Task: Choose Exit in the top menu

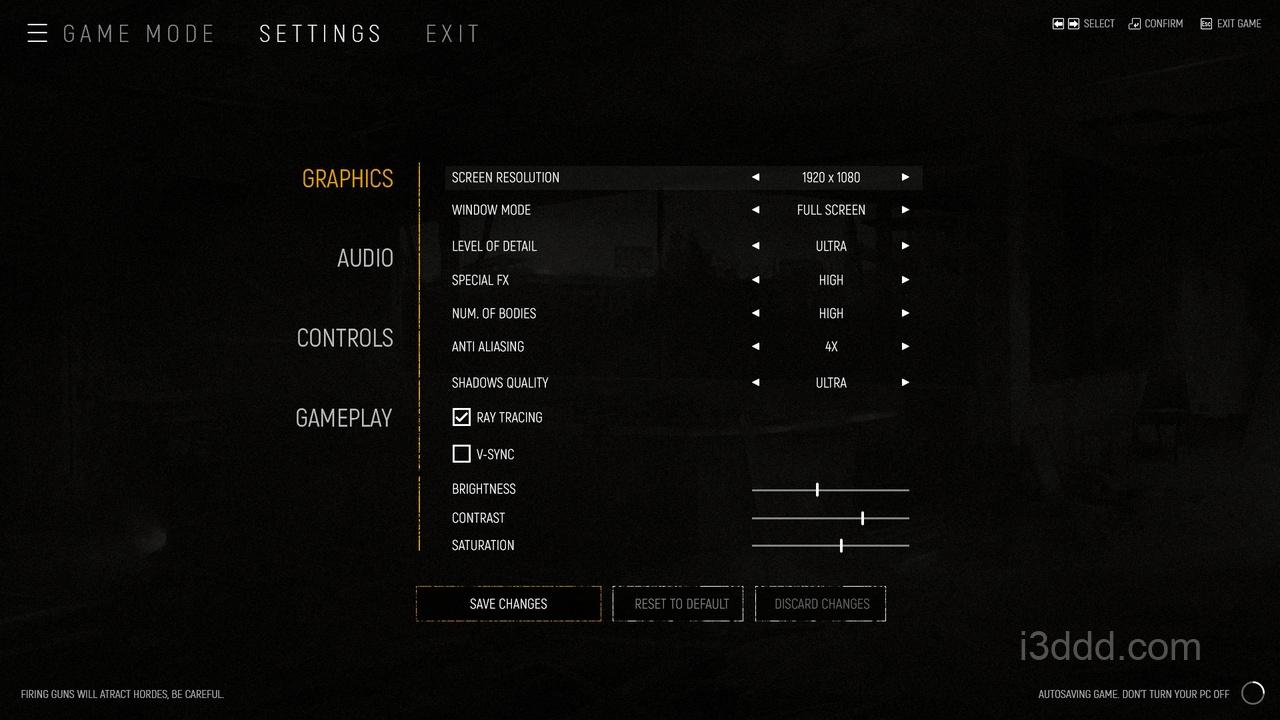Action: click(x=453, y=34)
